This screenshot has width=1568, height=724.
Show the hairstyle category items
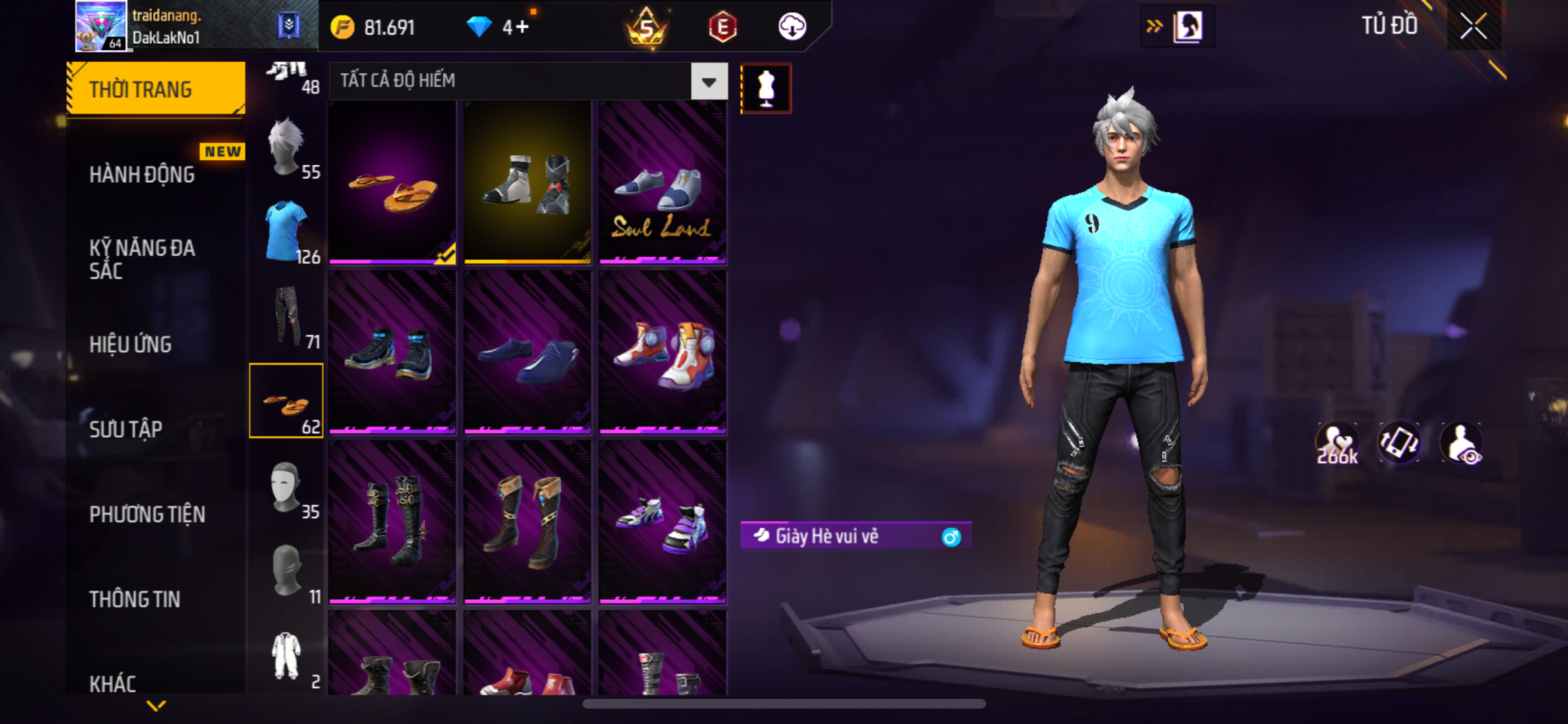(x=286, y=148)
